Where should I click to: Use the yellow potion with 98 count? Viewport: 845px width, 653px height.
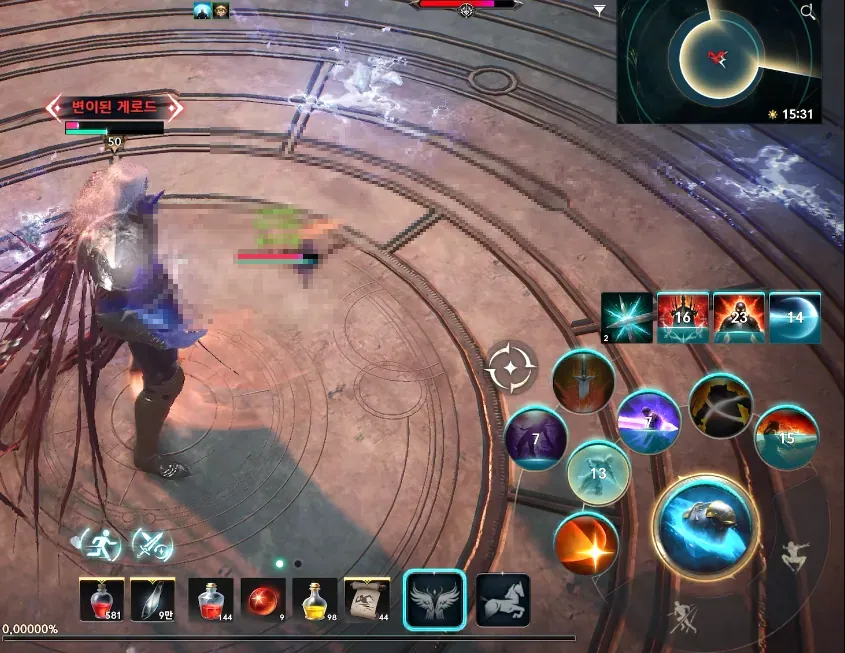coord(315,600)
